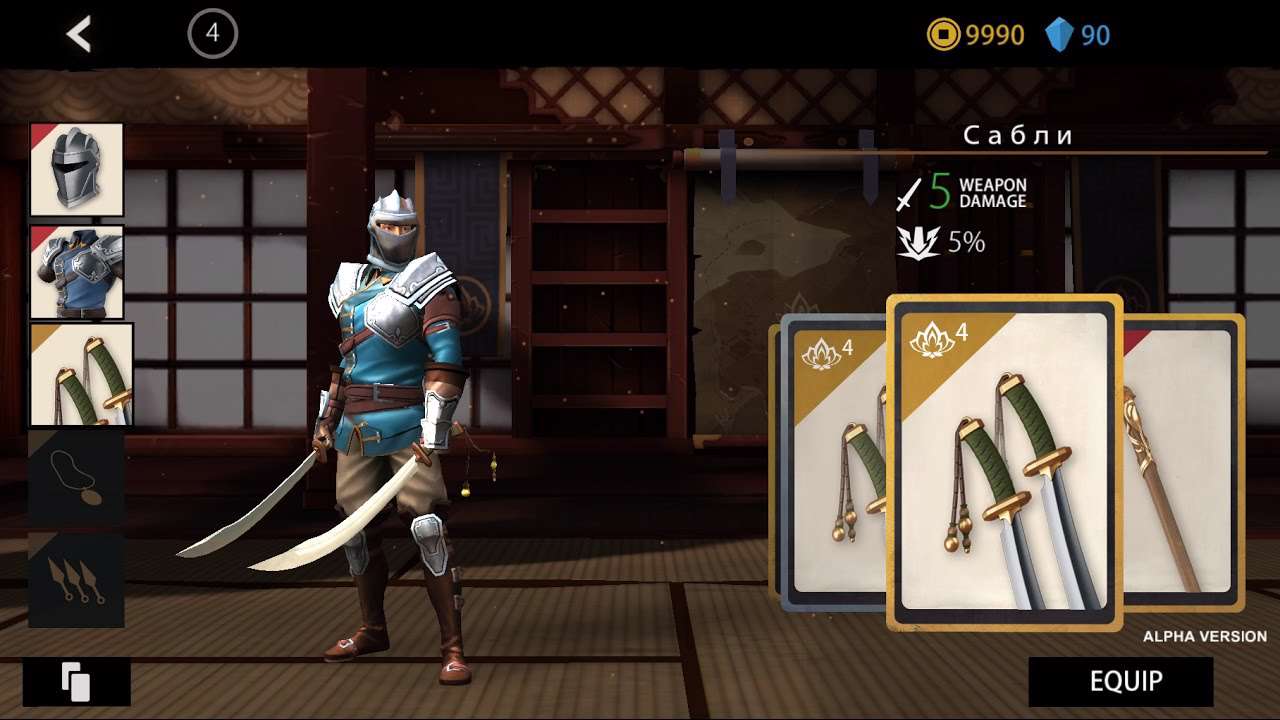Choose the highlighted sabers card in the center
The height and width of the screenshot is (720, 1280).
1004,462
